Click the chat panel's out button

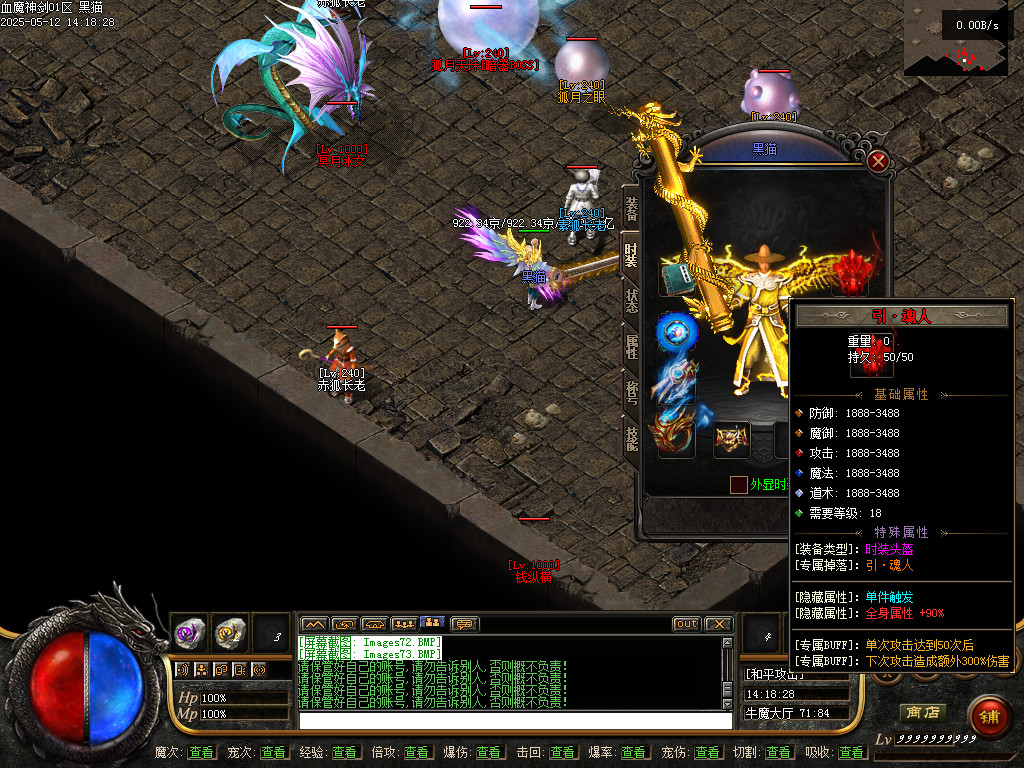(x=686, y=624)
